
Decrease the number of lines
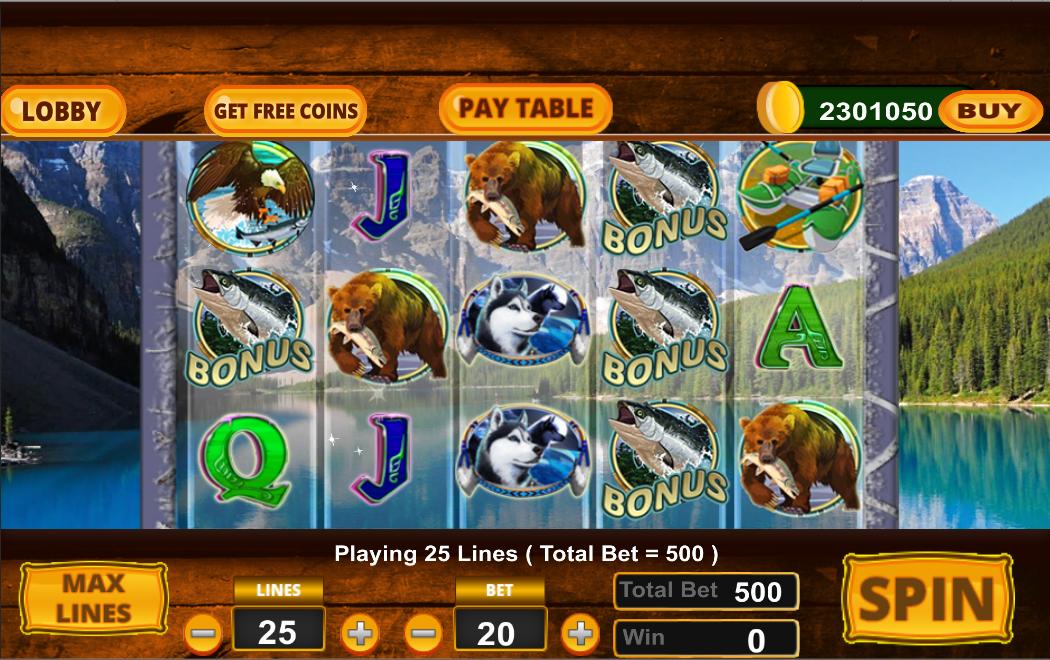tap(204, 633)
